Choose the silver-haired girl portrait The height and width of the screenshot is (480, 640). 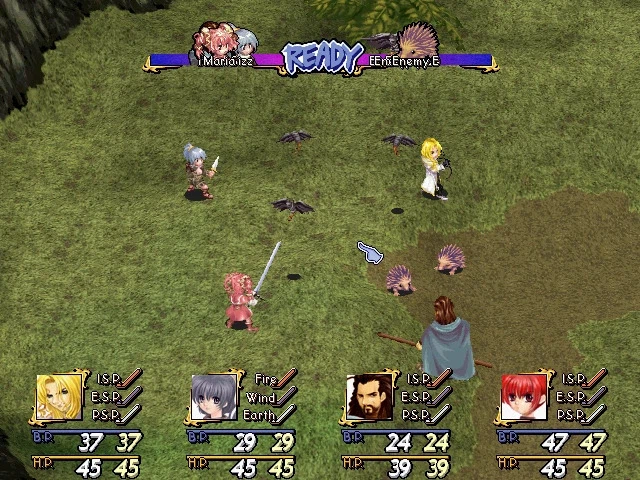coord(213,398)
